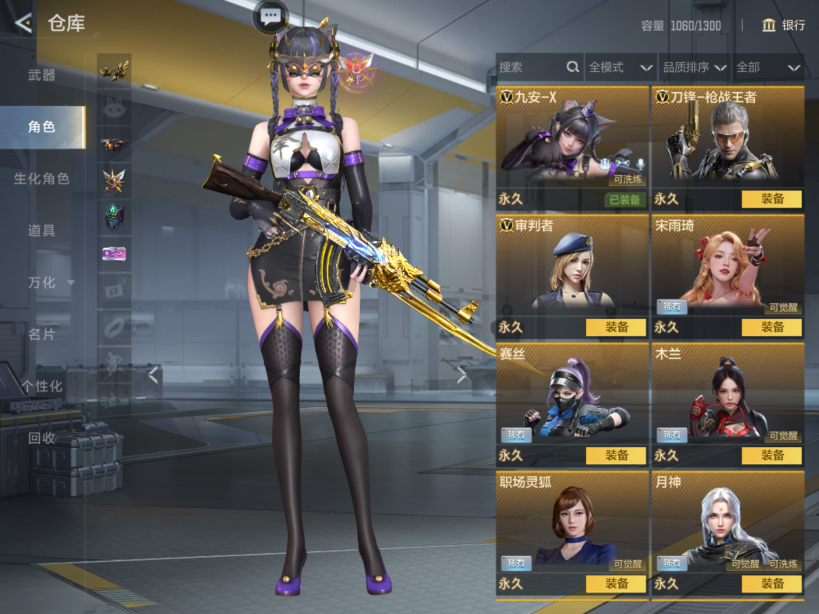Open the 全部 filter dropdown
Screen dimensions: 819x614
pyautogui.click(x=769, y=67)
